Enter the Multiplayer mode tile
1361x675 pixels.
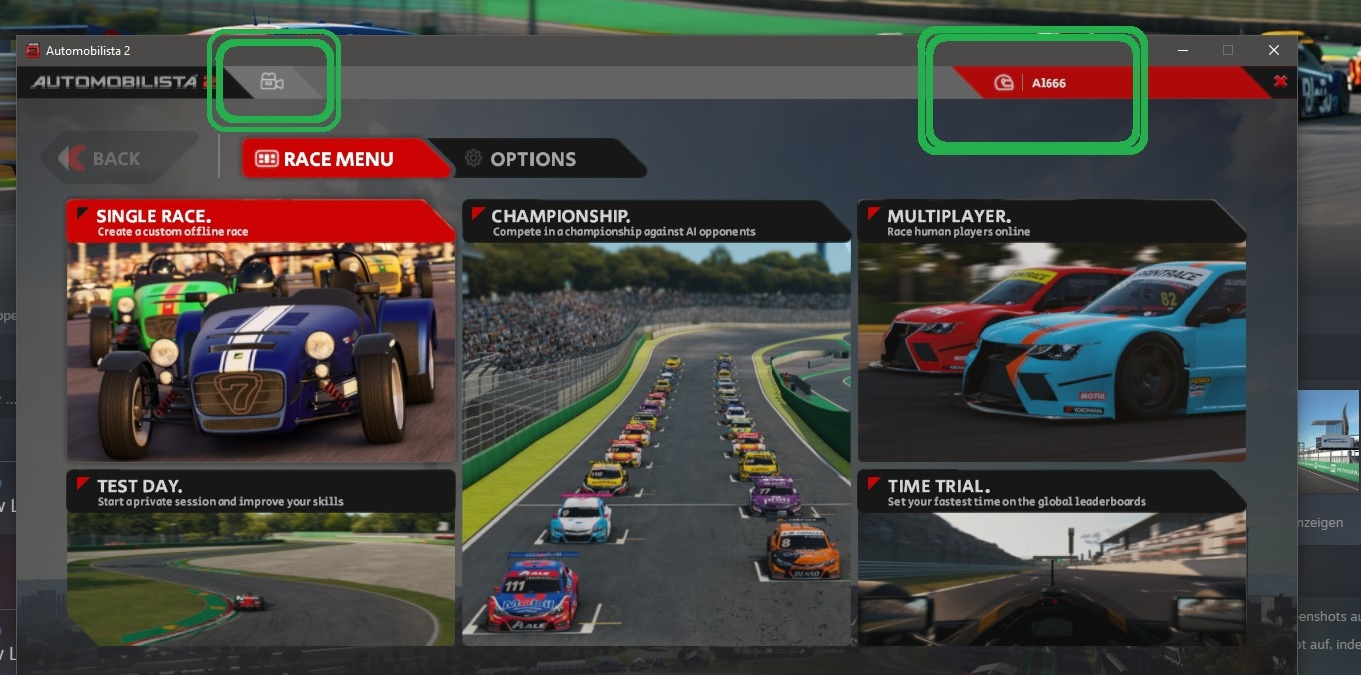[x=1051, y=330]
